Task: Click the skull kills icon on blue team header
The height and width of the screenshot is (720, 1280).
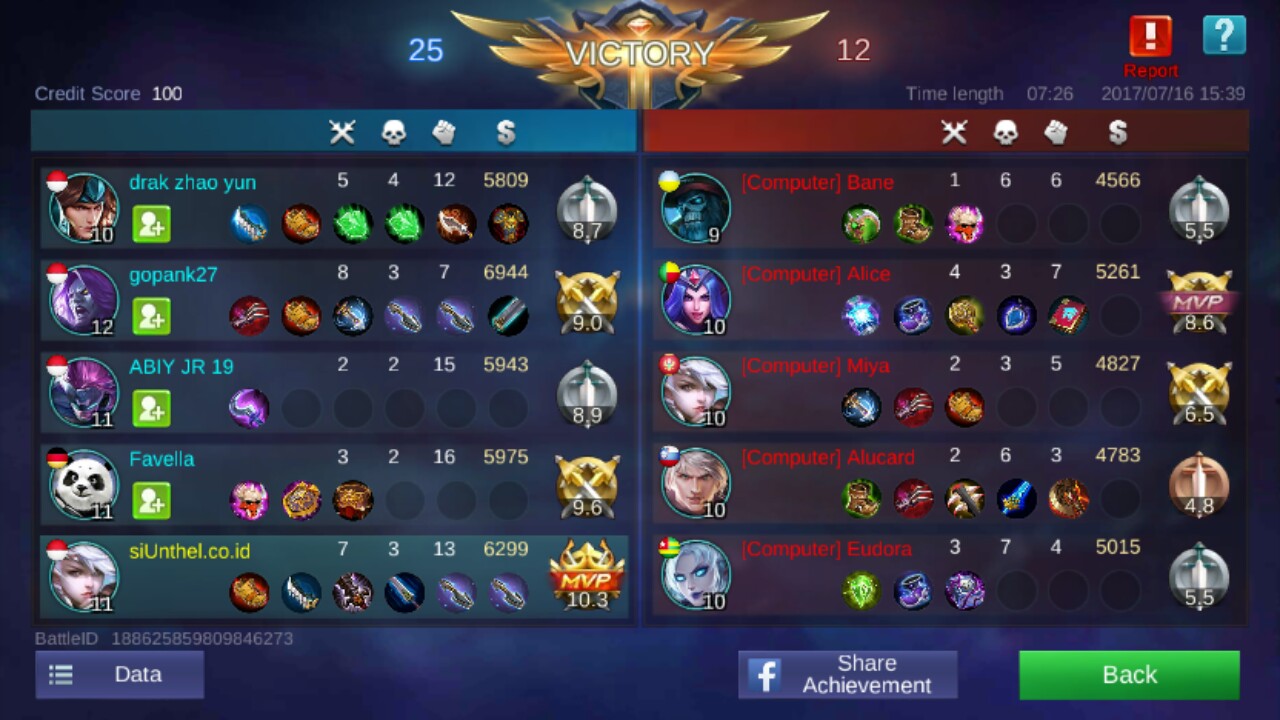Action: pos(393,132)
